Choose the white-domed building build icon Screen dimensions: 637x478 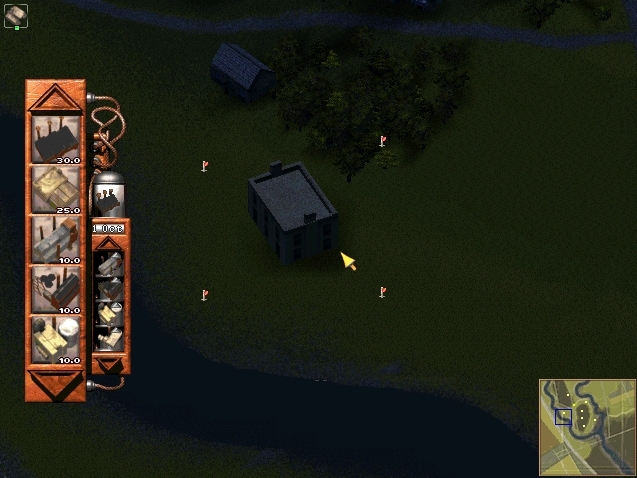point(56,338)
